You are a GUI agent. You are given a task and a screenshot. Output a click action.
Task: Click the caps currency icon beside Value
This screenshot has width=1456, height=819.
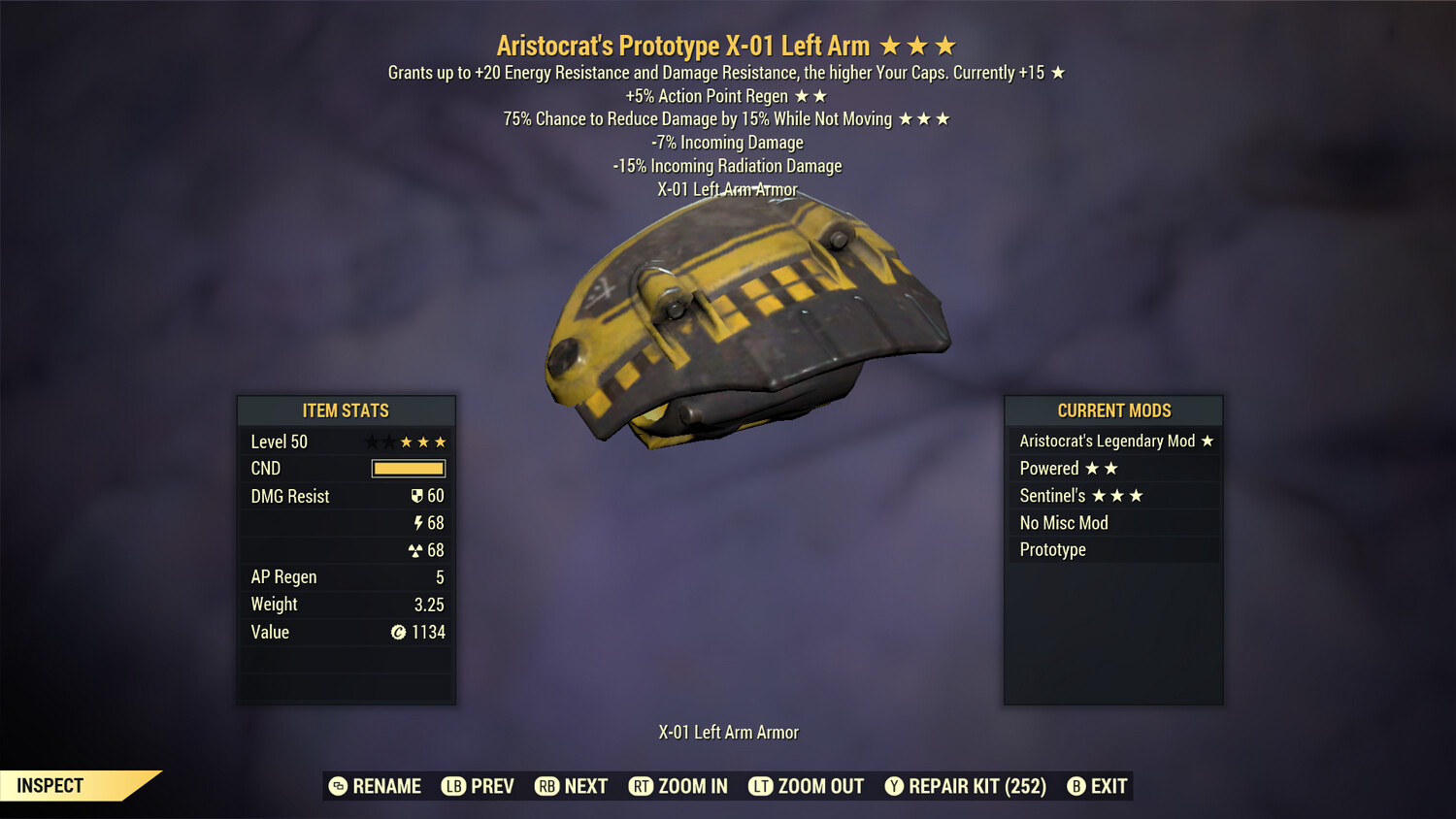click(397, 632)
